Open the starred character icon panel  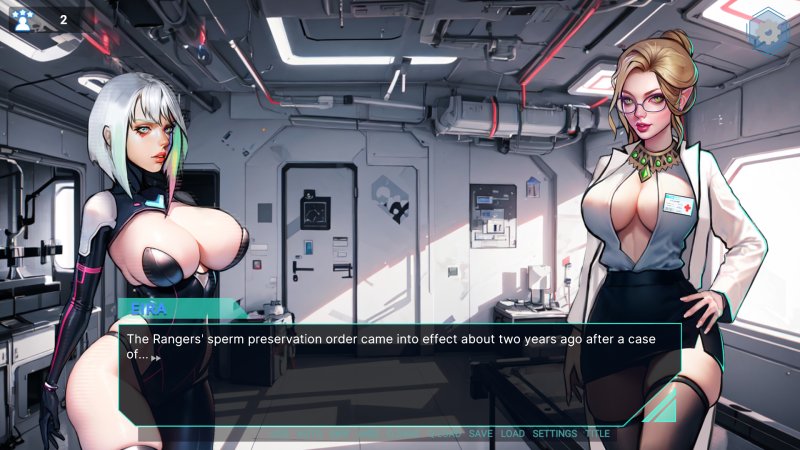(x=23, y=20)
